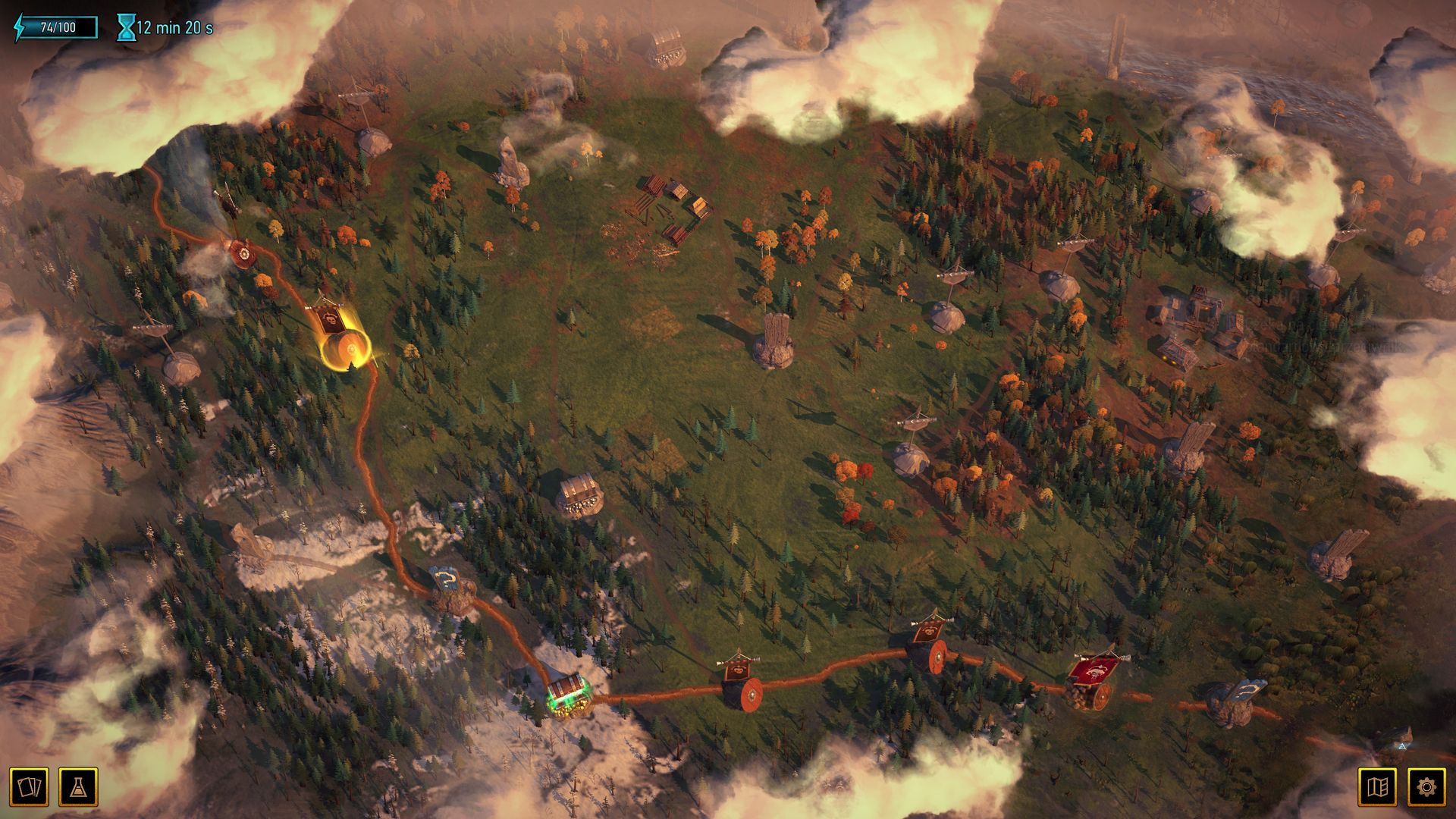Open the flask potion menu
The image size is (1456, 819).
tap(78, 786)
